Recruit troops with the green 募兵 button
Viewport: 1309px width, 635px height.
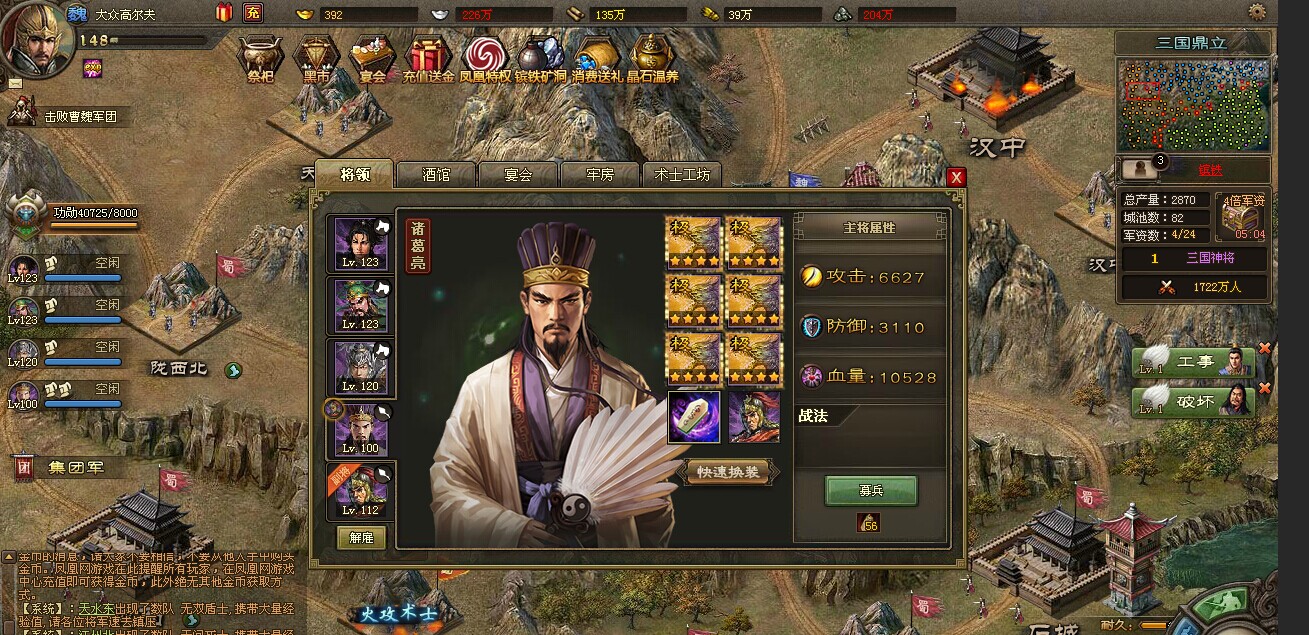point(870,490)
